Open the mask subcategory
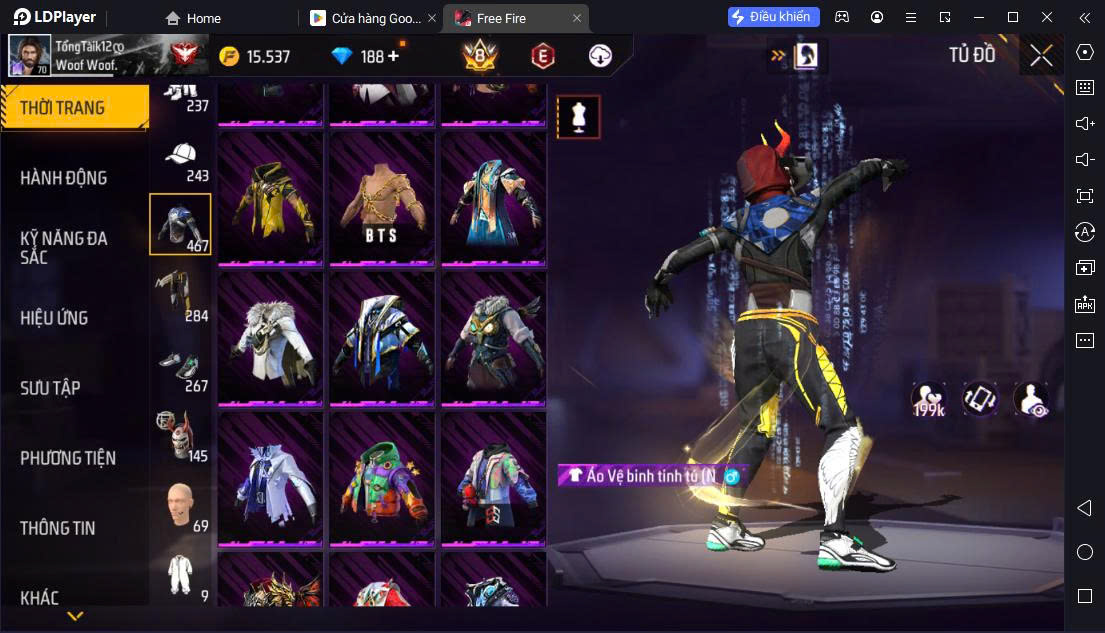Screen dimensions: 1105x633 click(x=181, y=436)
